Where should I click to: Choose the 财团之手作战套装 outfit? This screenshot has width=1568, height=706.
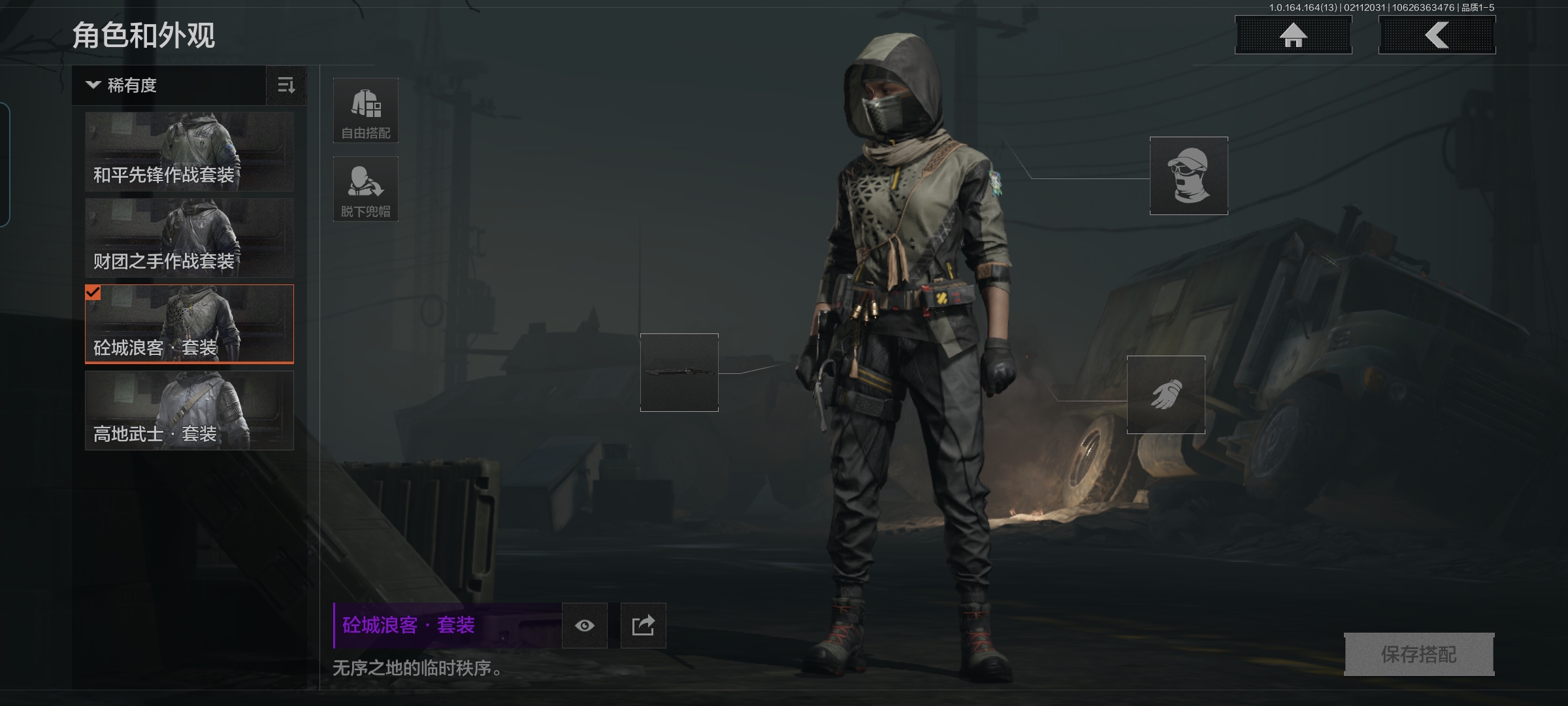pos(189,238)
